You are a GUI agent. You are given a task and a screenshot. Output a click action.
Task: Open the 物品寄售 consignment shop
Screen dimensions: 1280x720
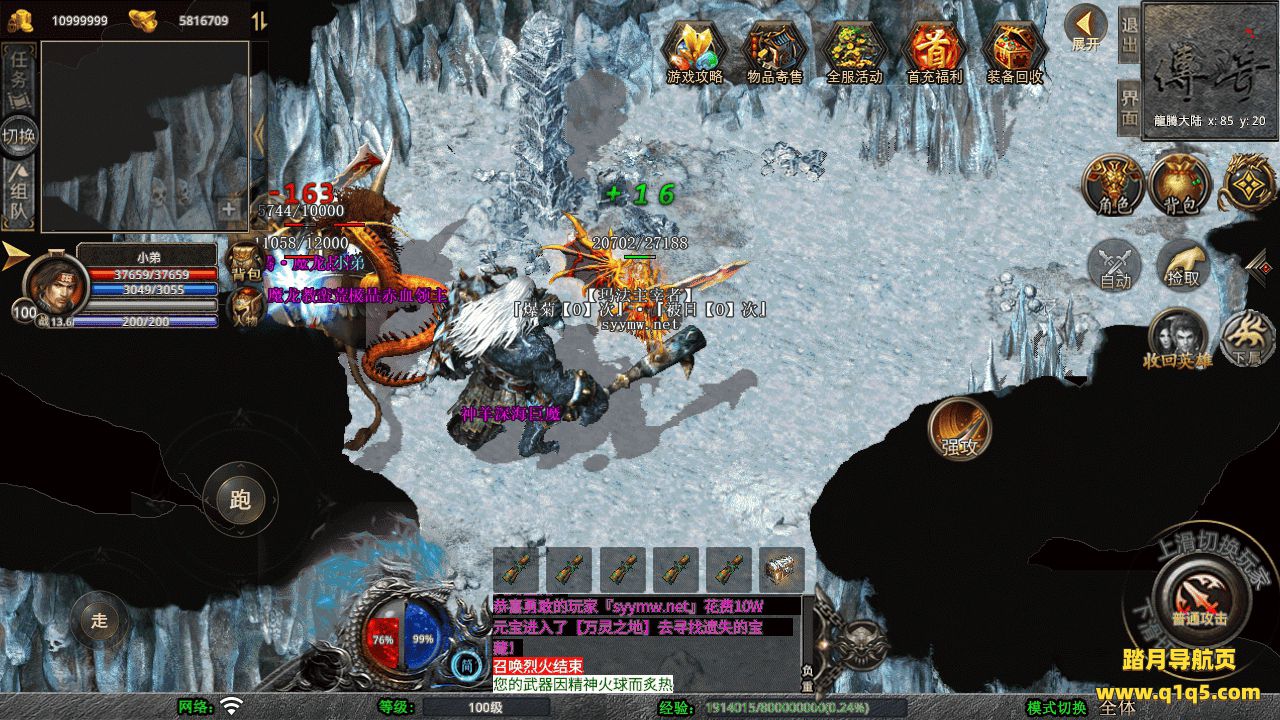pyautogui.click(x=775, y=49)
